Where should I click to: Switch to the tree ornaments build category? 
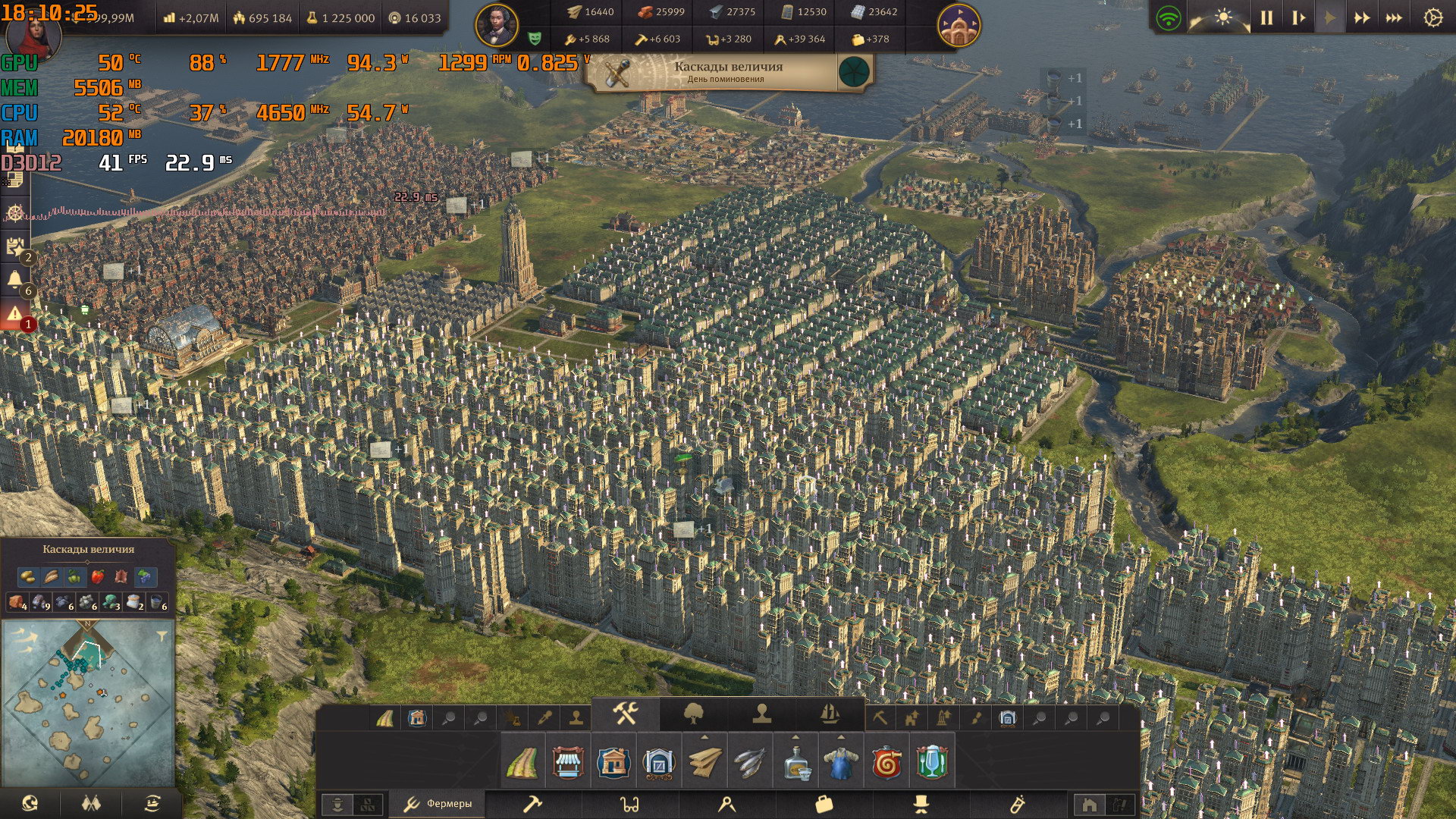click(x=693, y=714)
